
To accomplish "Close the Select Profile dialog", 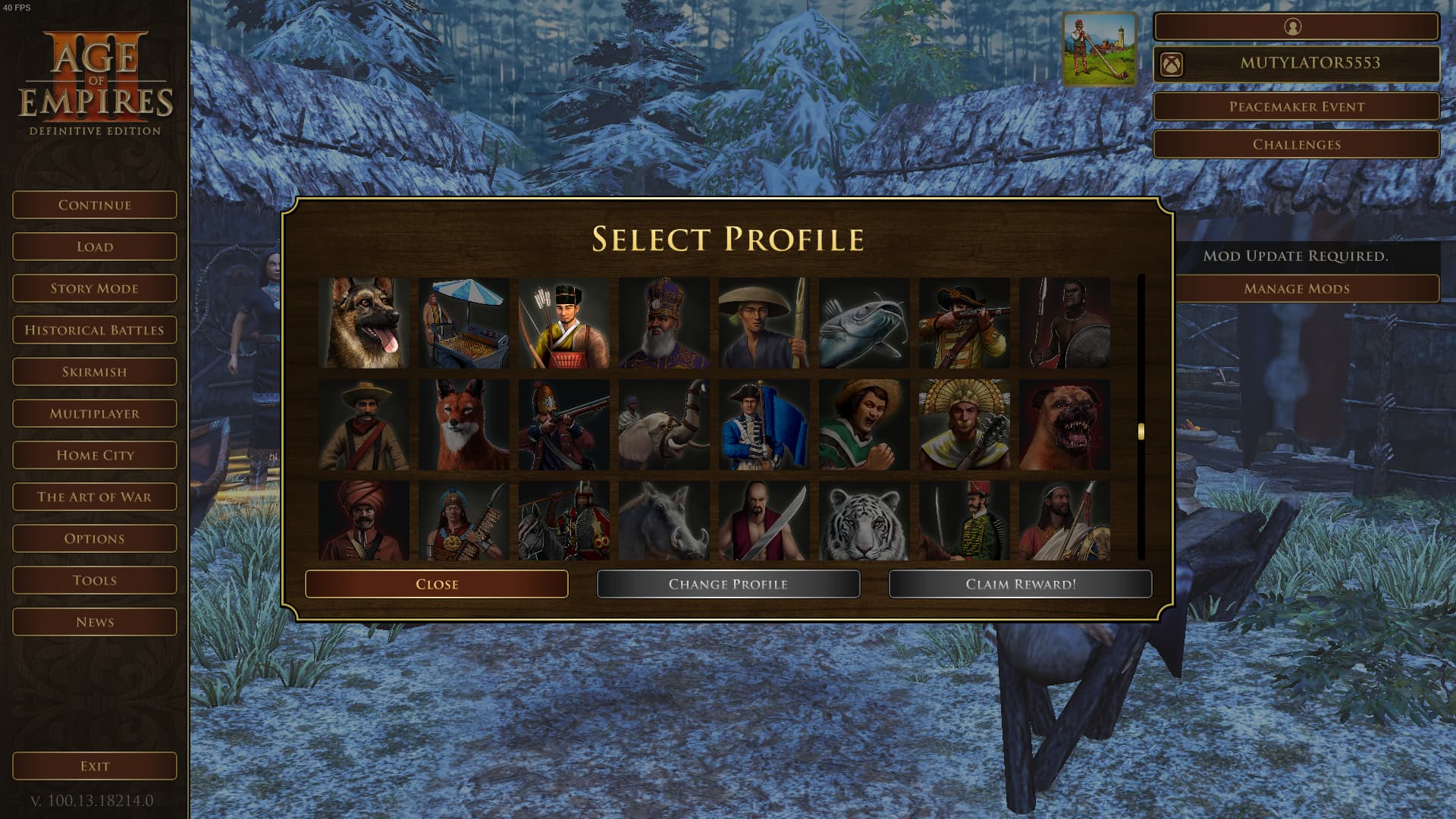I will point(436,584).
